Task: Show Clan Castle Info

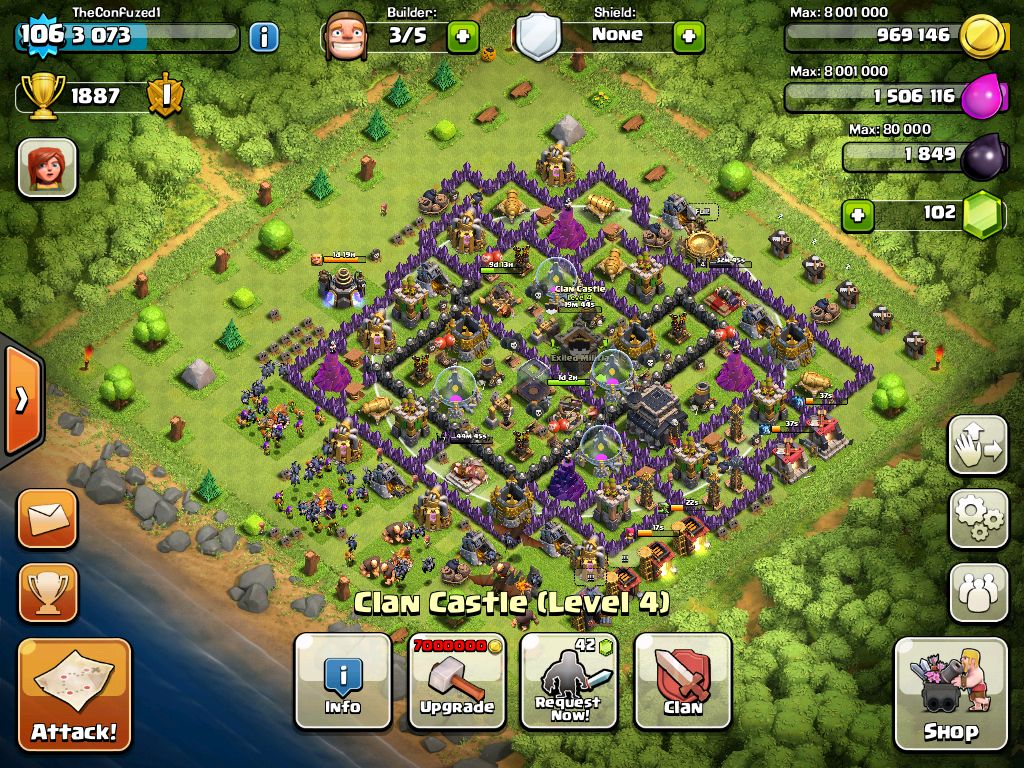Action: point(342,681)
